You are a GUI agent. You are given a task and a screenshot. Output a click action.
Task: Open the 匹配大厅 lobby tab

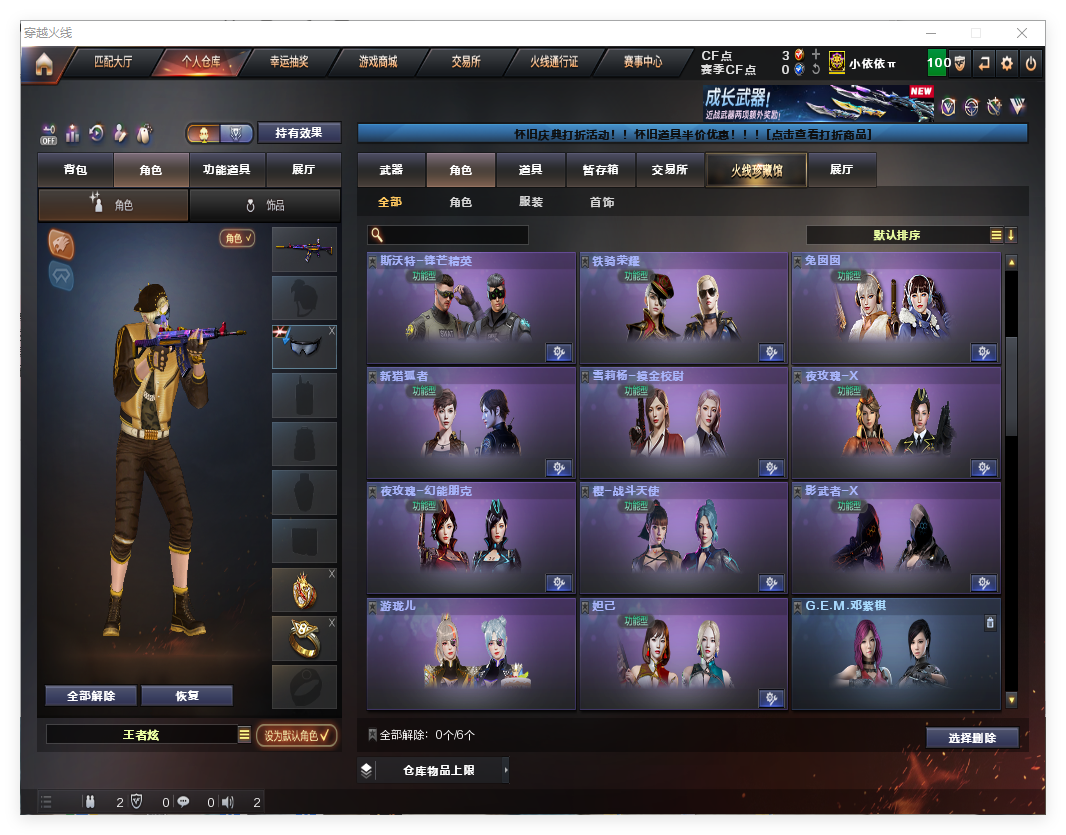[113, 62]
